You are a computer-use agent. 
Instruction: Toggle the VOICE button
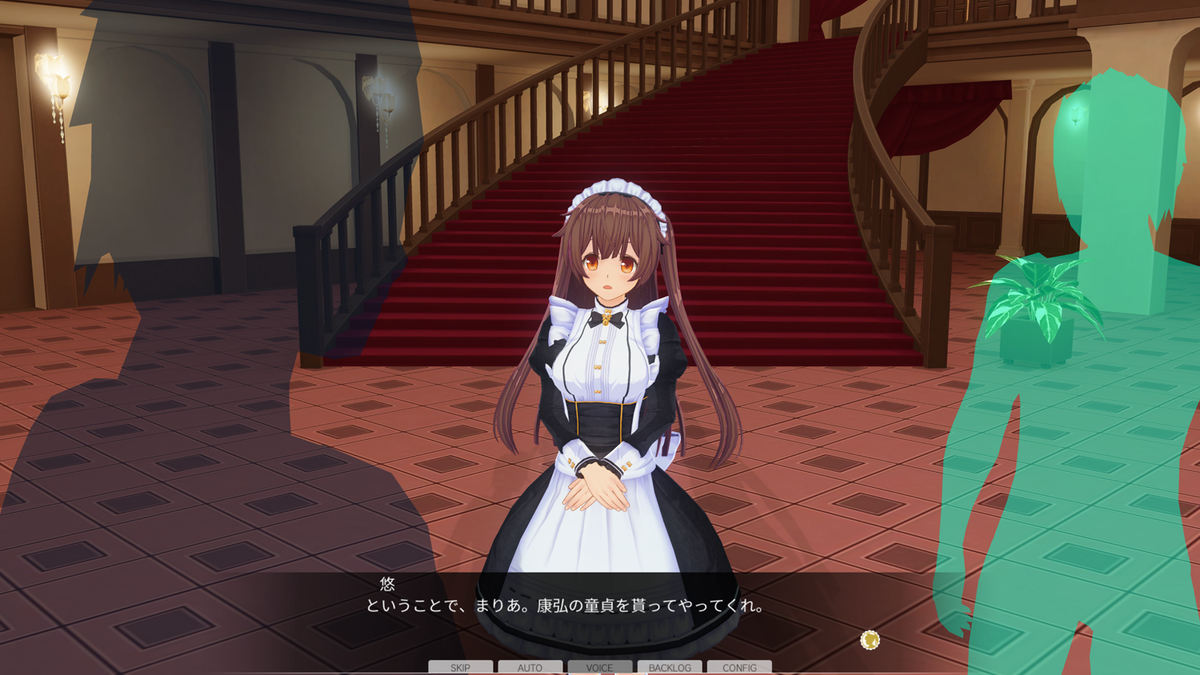(x=600, y=667)
